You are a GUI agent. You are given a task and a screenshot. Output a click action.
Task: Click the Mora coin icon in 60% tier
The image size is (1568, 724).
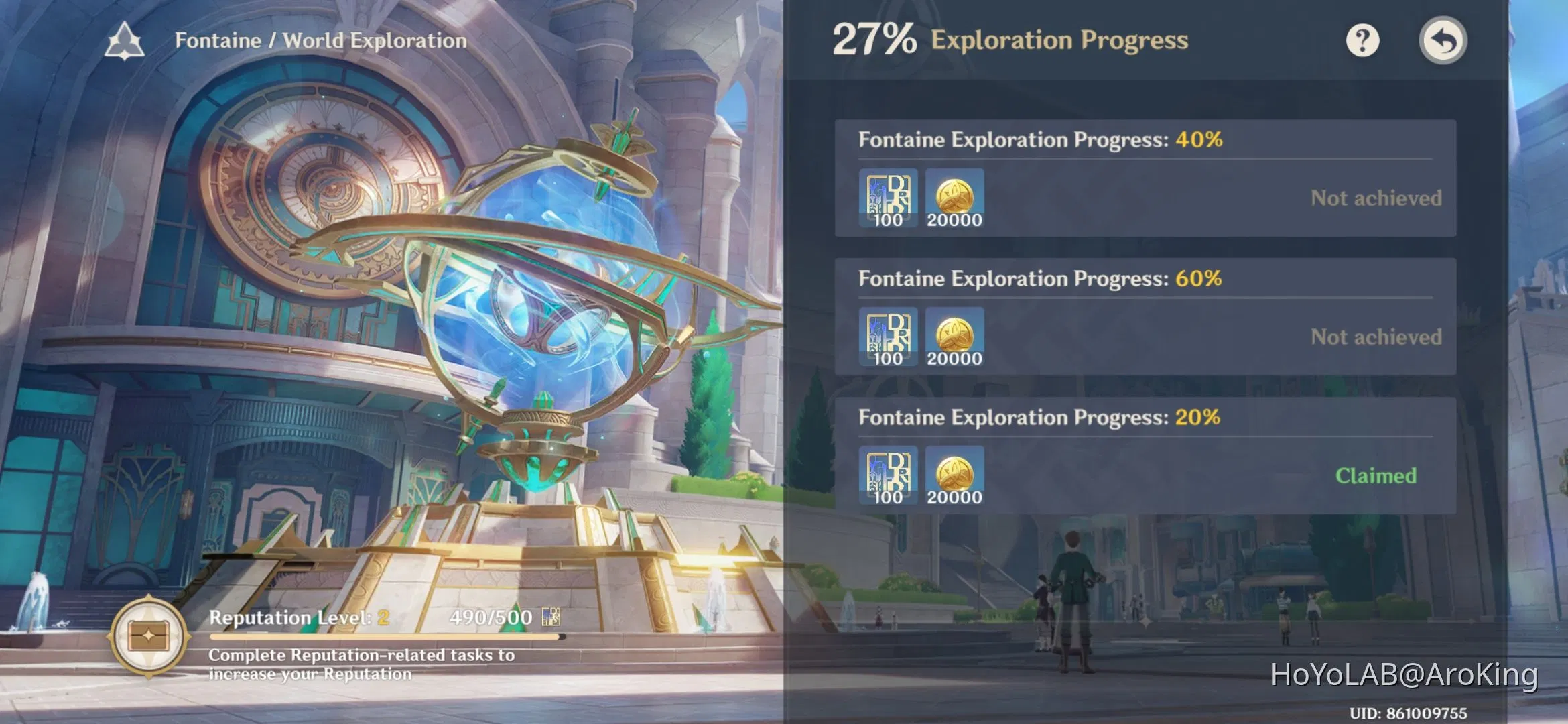coord(954,337)
